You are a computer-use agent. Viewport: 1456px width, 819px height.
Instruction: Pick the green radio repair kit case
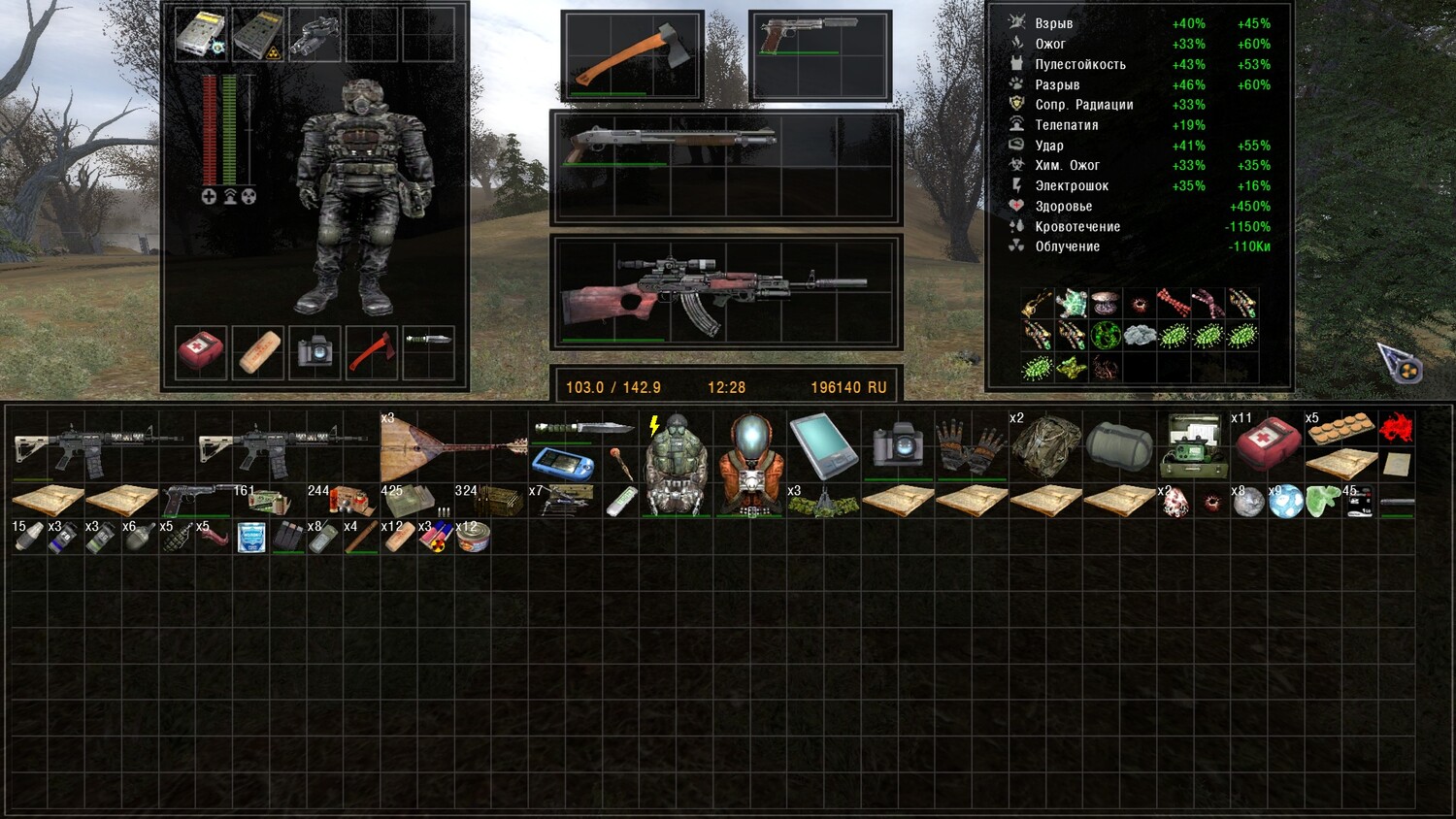coord(1192,446)
